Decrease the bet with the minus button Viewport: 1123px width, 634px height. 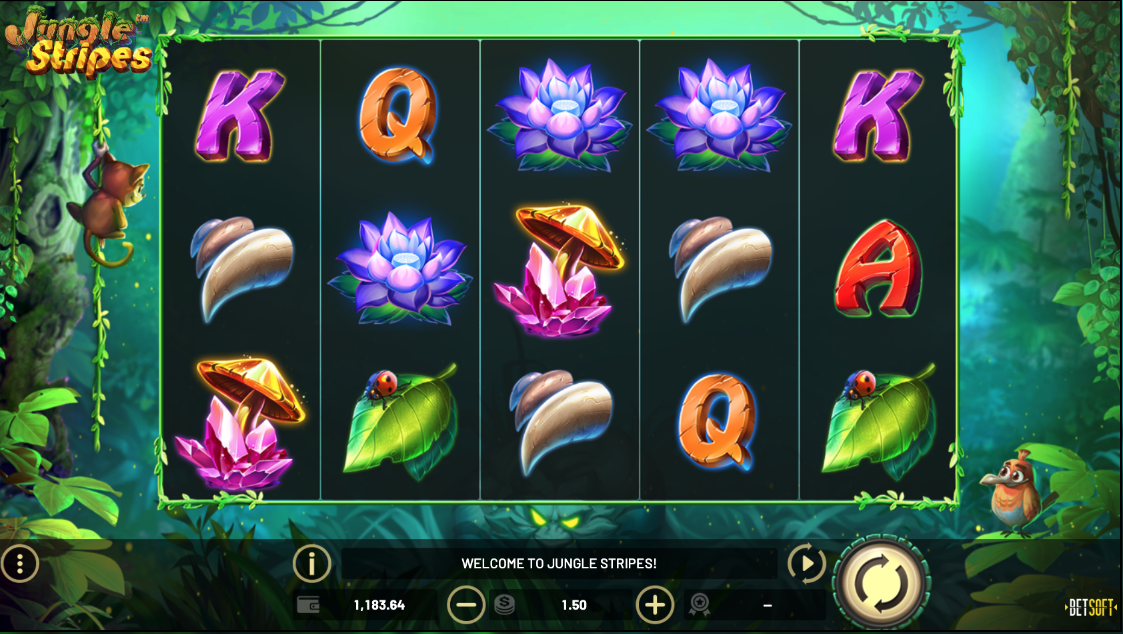pos(466,605)
